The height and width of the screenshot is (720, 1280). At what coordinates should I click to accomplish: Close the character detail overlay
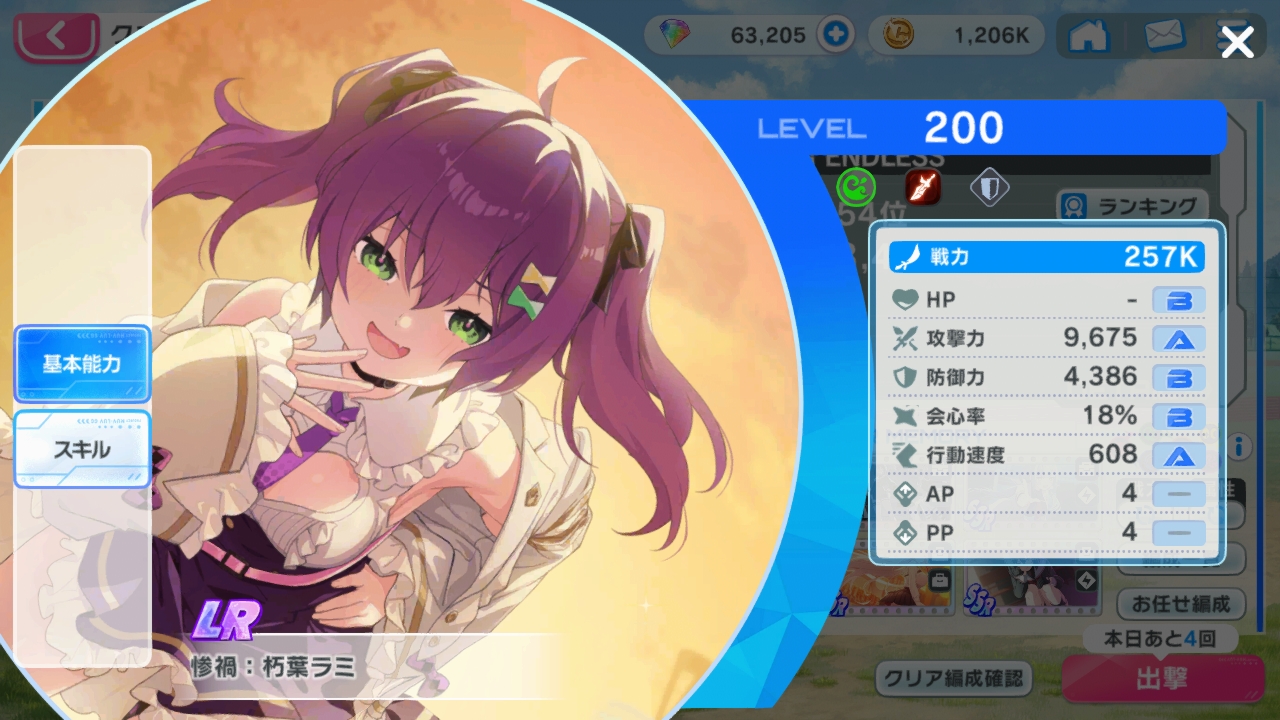click(1237, 42)
